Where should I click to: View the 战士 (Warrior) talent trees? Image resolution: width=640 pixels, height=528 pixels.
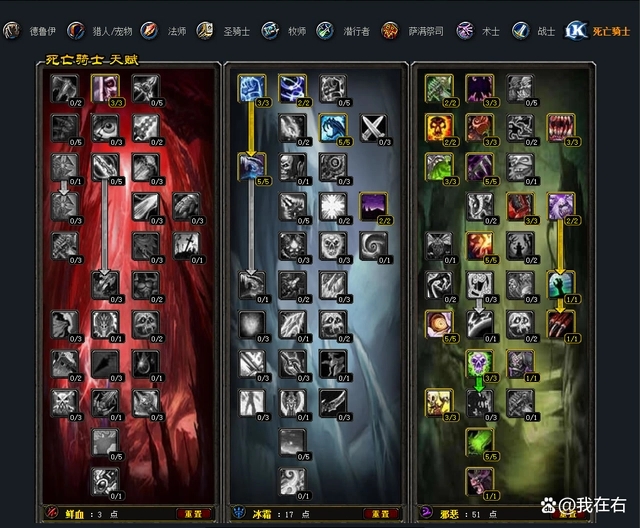click(535, 31)
